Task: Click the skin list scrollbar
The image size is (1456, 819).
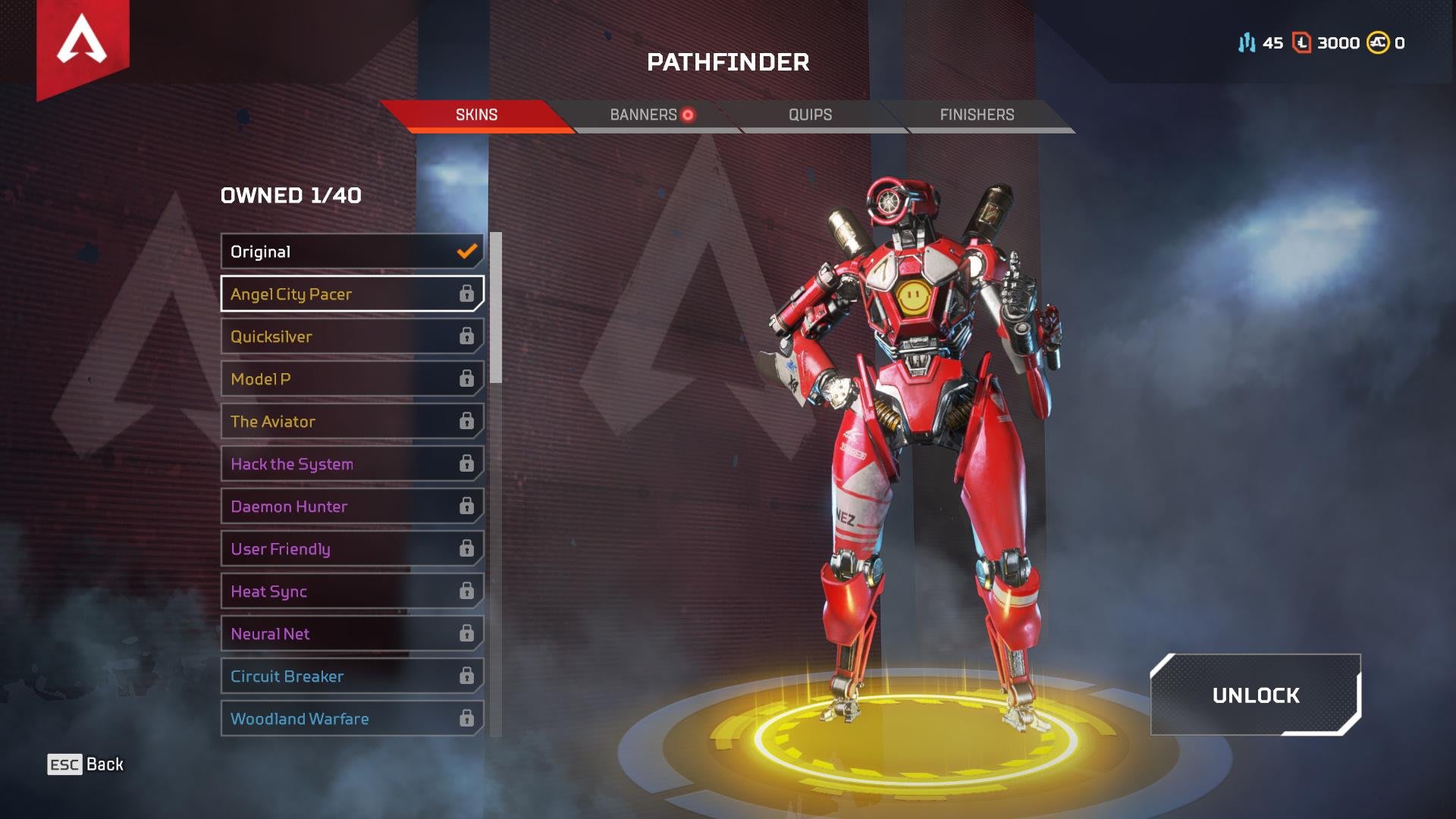Action: click(x=496, y=308)
